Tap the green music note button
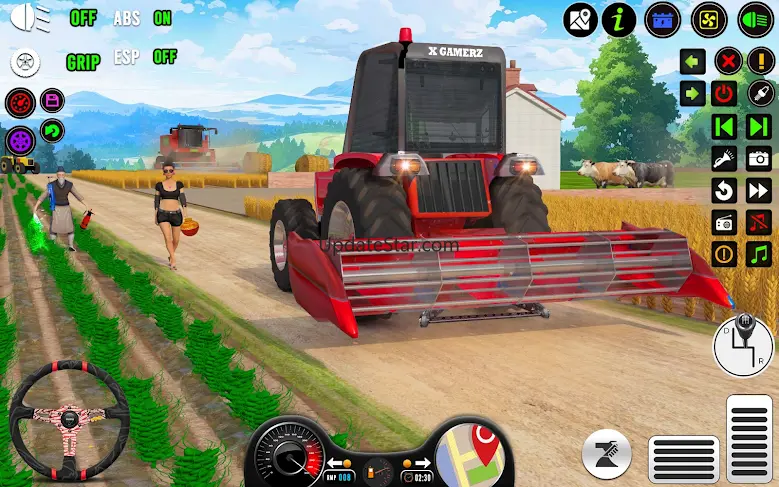This screenshot has height=487, width=779. [759, 254]
